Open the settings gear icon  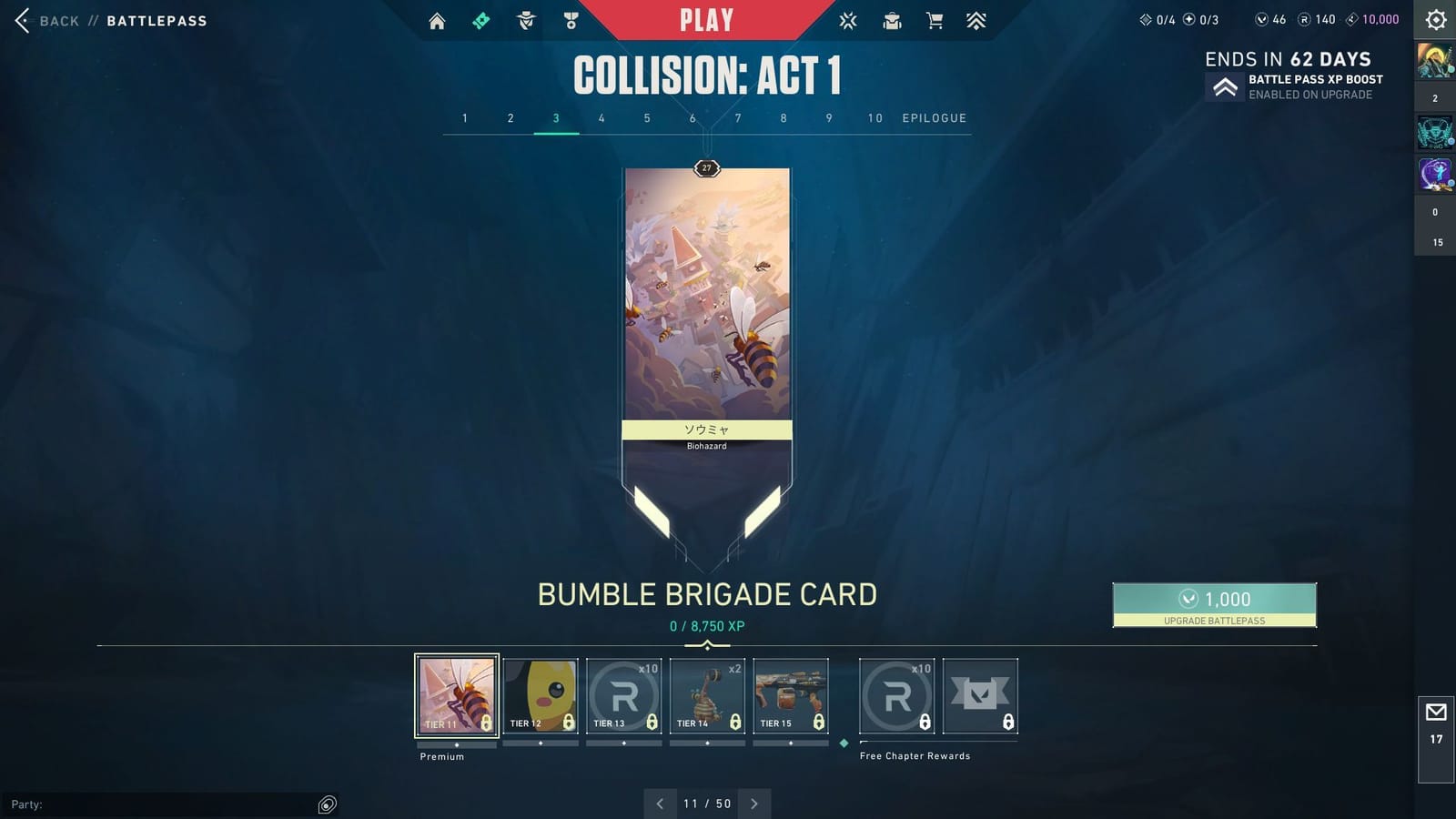pos(1434,19)
